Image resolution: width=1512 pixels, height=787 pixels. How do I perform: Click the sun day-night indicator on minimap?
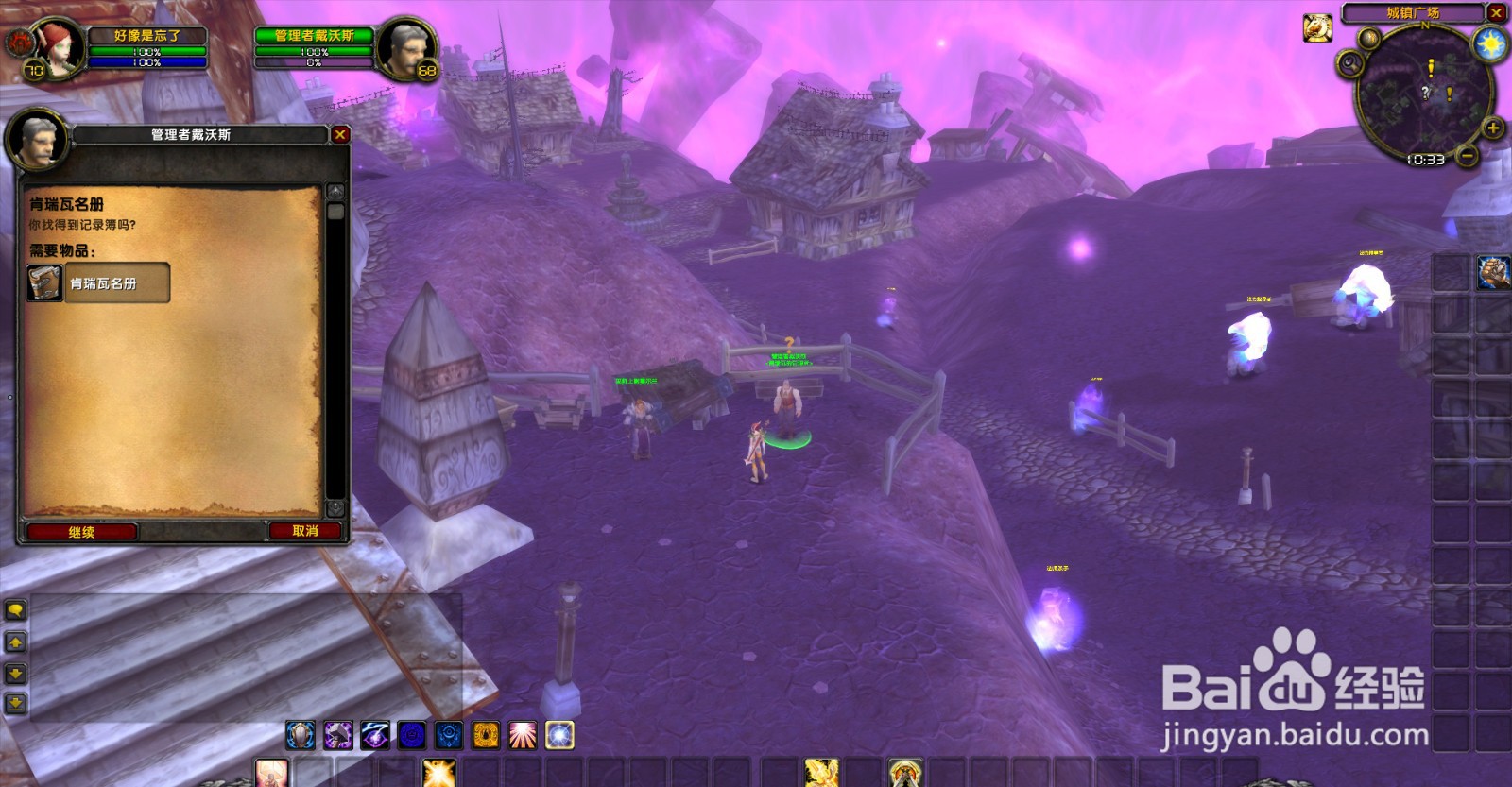click(x=1492, y=43)
